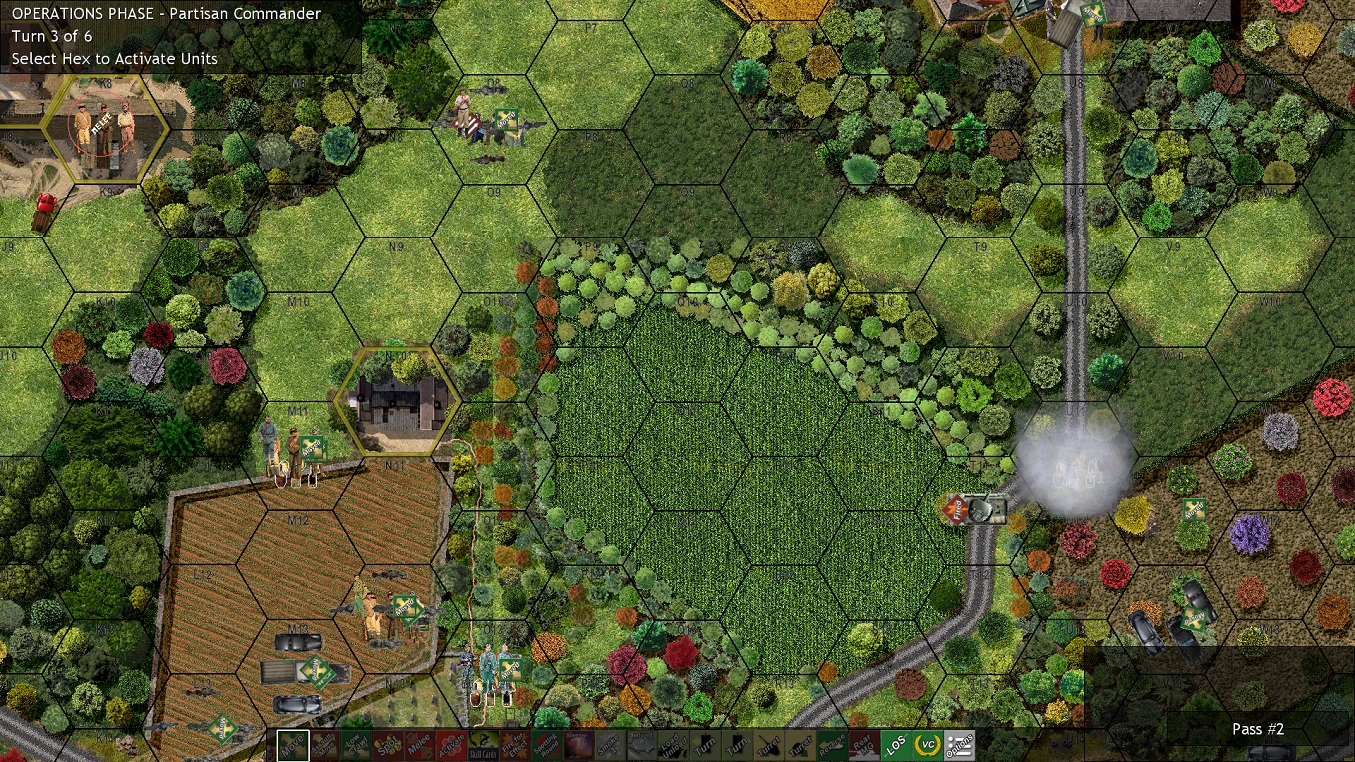Open the Options menu
Image resolution: width=1355 pixels, height=762 pixels.
pos(959,746)
